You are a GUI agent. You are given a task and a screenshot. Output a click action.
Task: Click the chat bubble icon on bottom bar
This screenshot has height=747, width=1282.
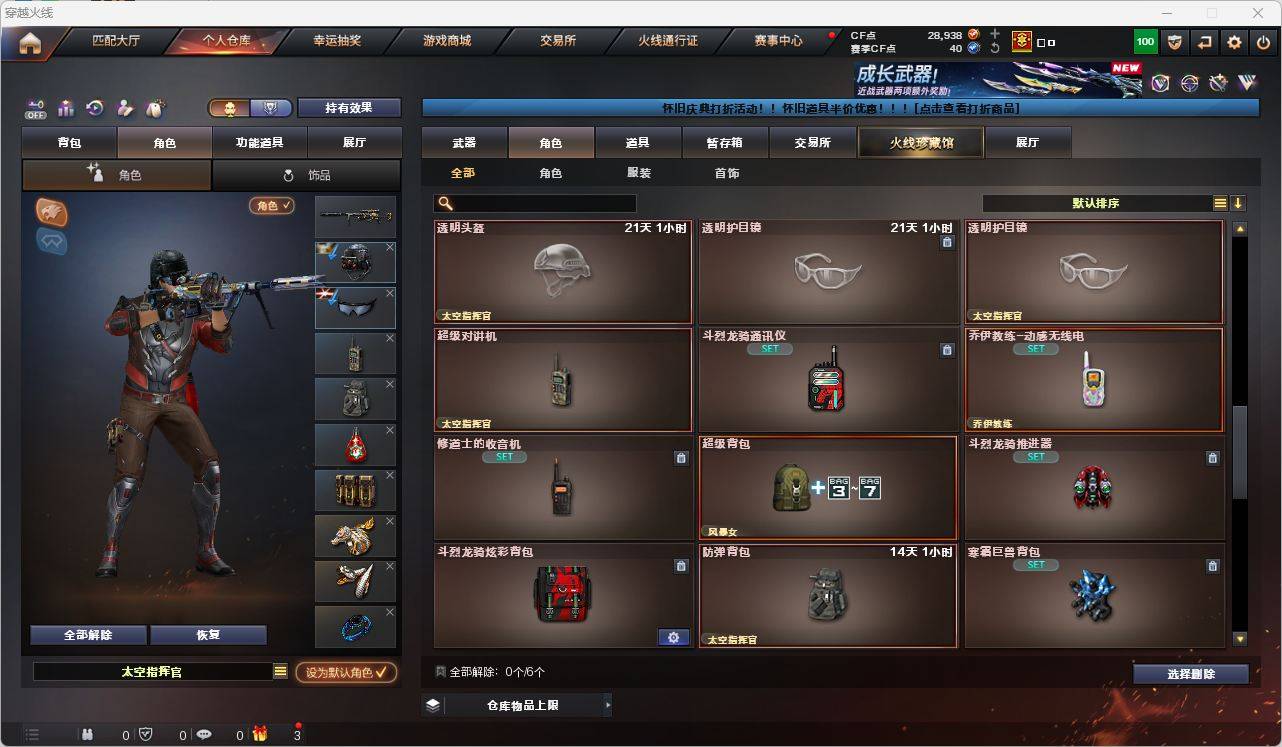pyautogui.click(x=202, y=735)
